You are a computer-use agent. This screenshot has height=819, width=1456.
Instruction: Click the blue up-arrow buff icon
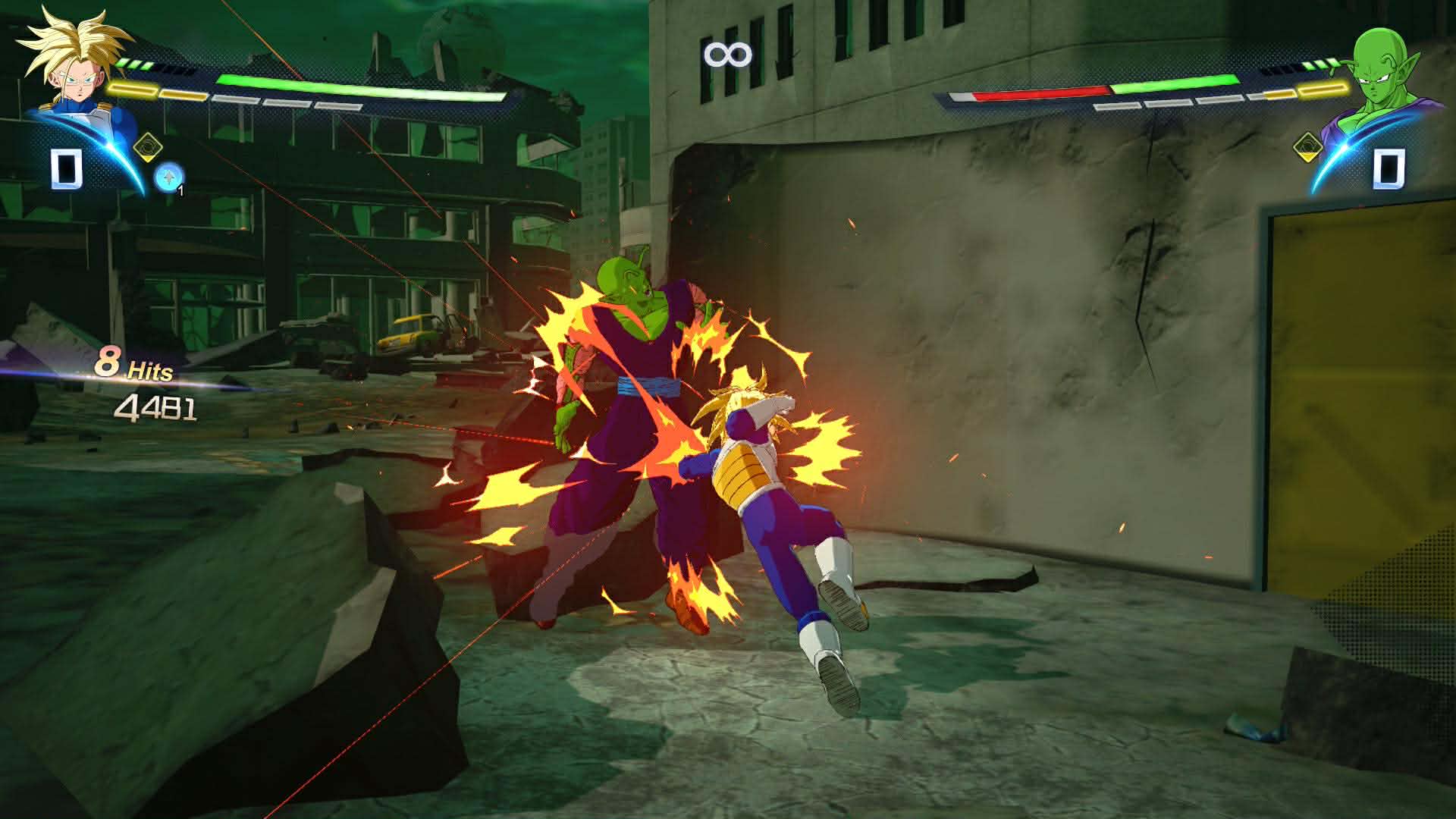167,177
